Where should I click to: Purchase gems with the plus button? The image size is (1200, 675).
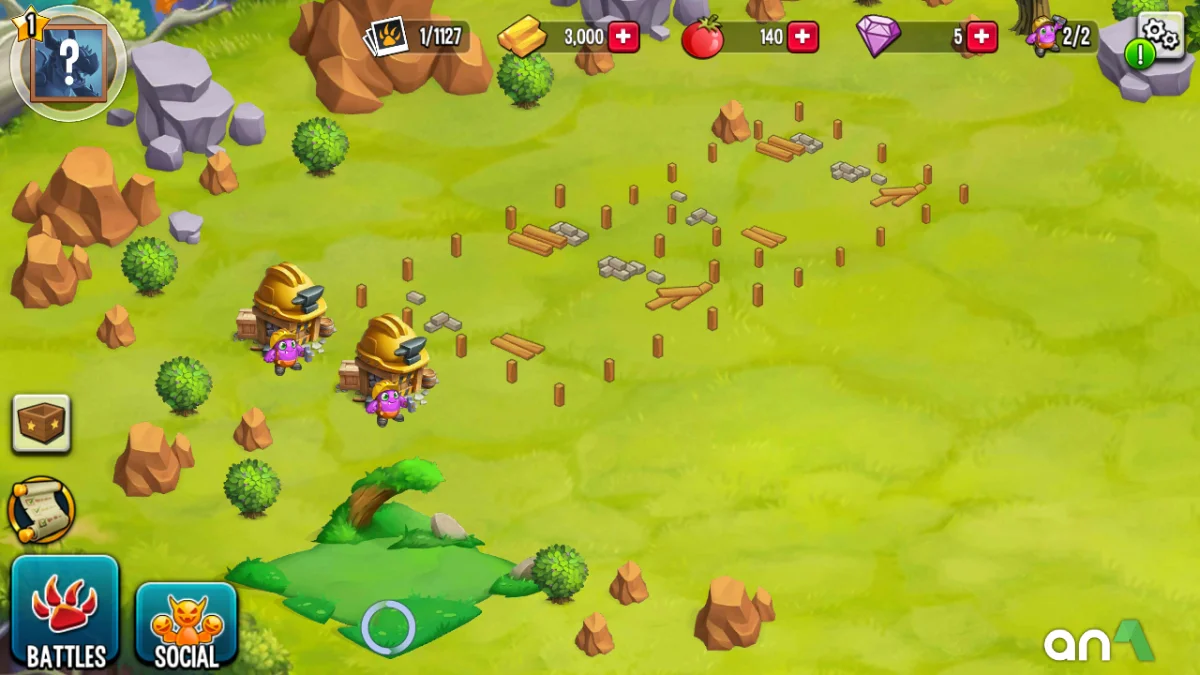(x=981, y=38)
